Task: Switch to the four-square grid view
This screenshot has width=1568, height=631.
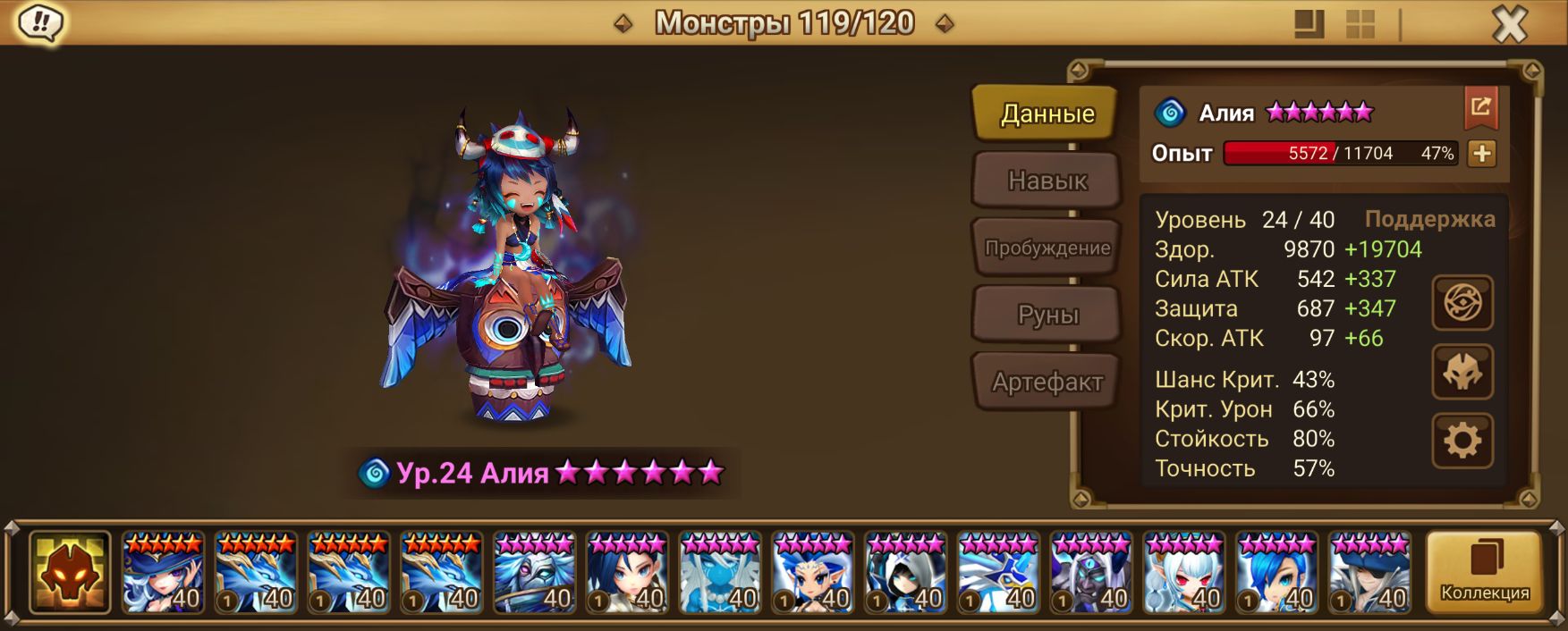Action: pyautogui.click(x=1360, y=24)
